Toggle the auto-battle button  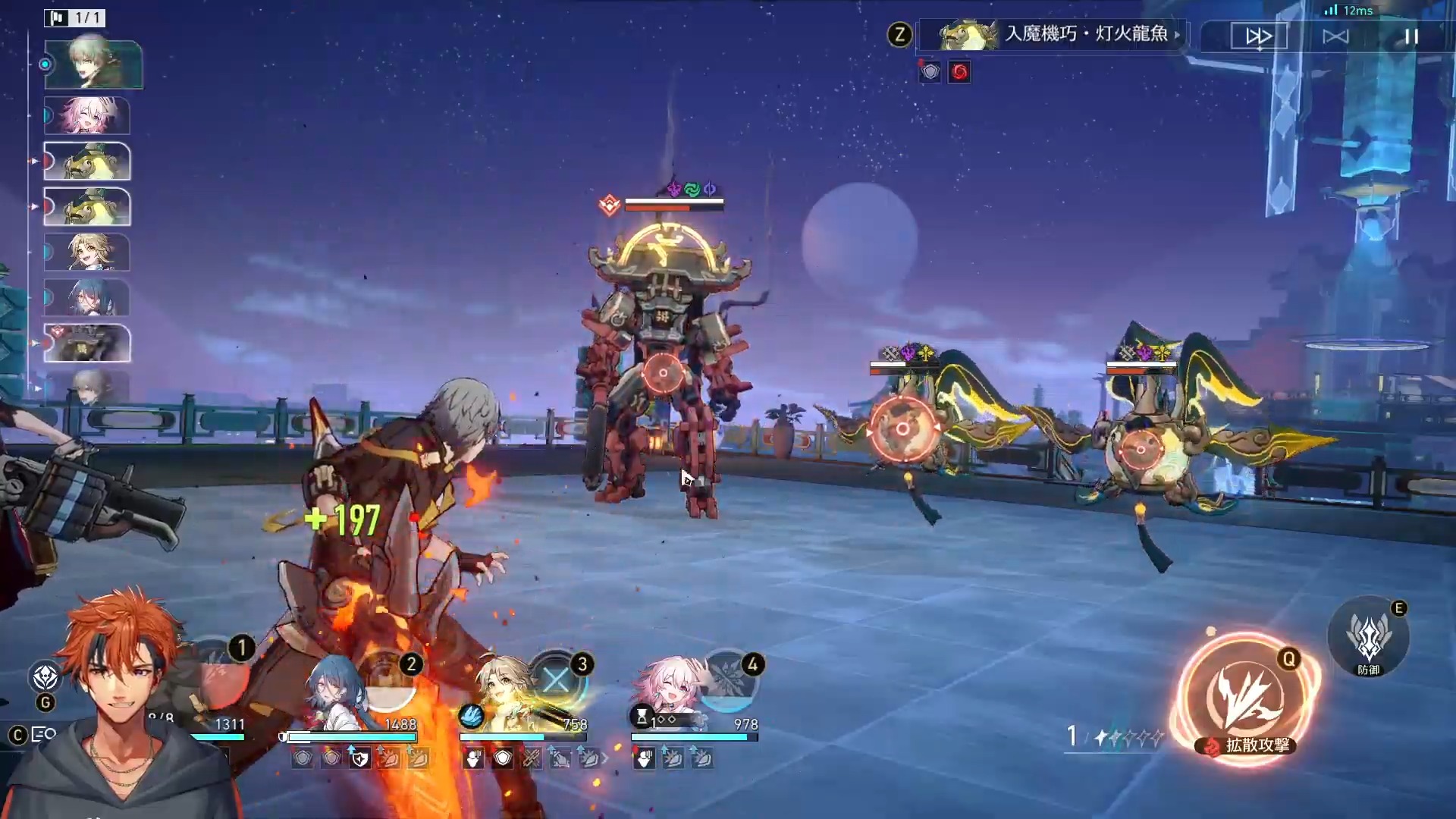[1335, 36]
